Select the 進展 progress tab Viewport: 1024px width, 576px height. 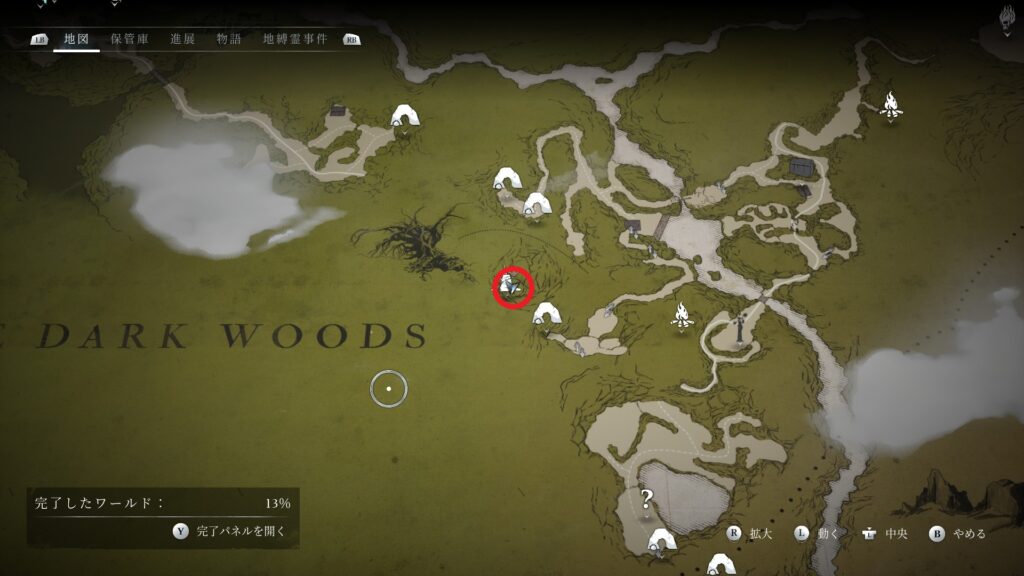(182, 39)
